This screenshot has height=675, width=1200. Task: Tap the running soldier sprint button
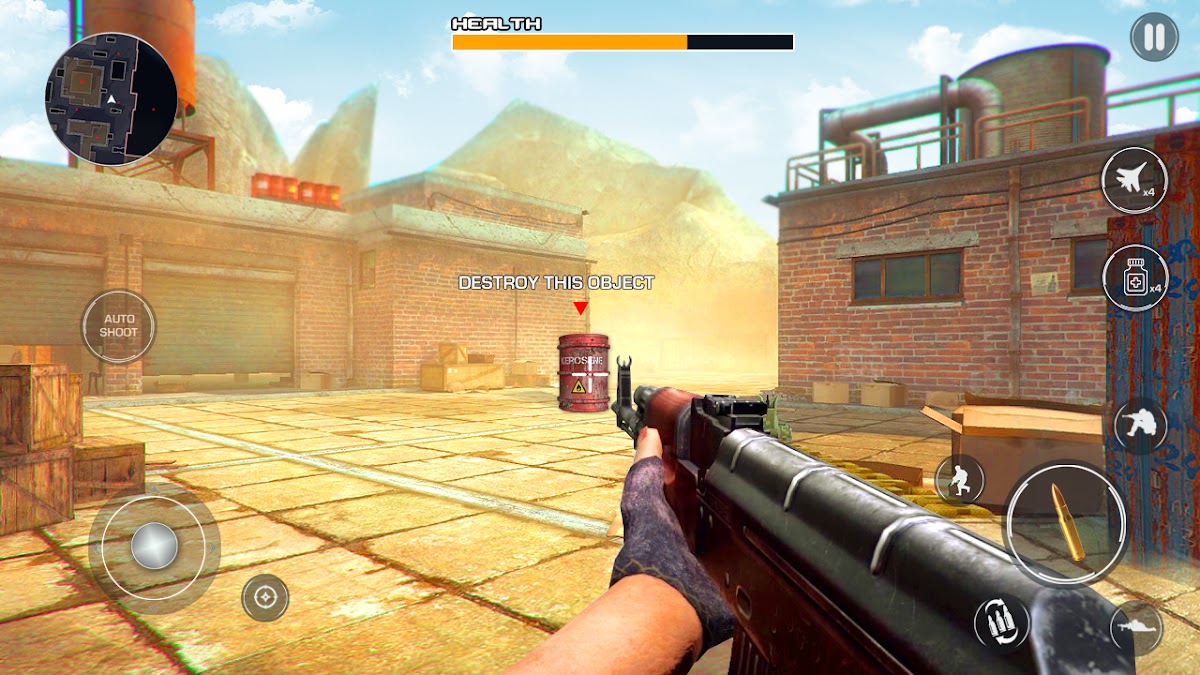click(960, 479)
